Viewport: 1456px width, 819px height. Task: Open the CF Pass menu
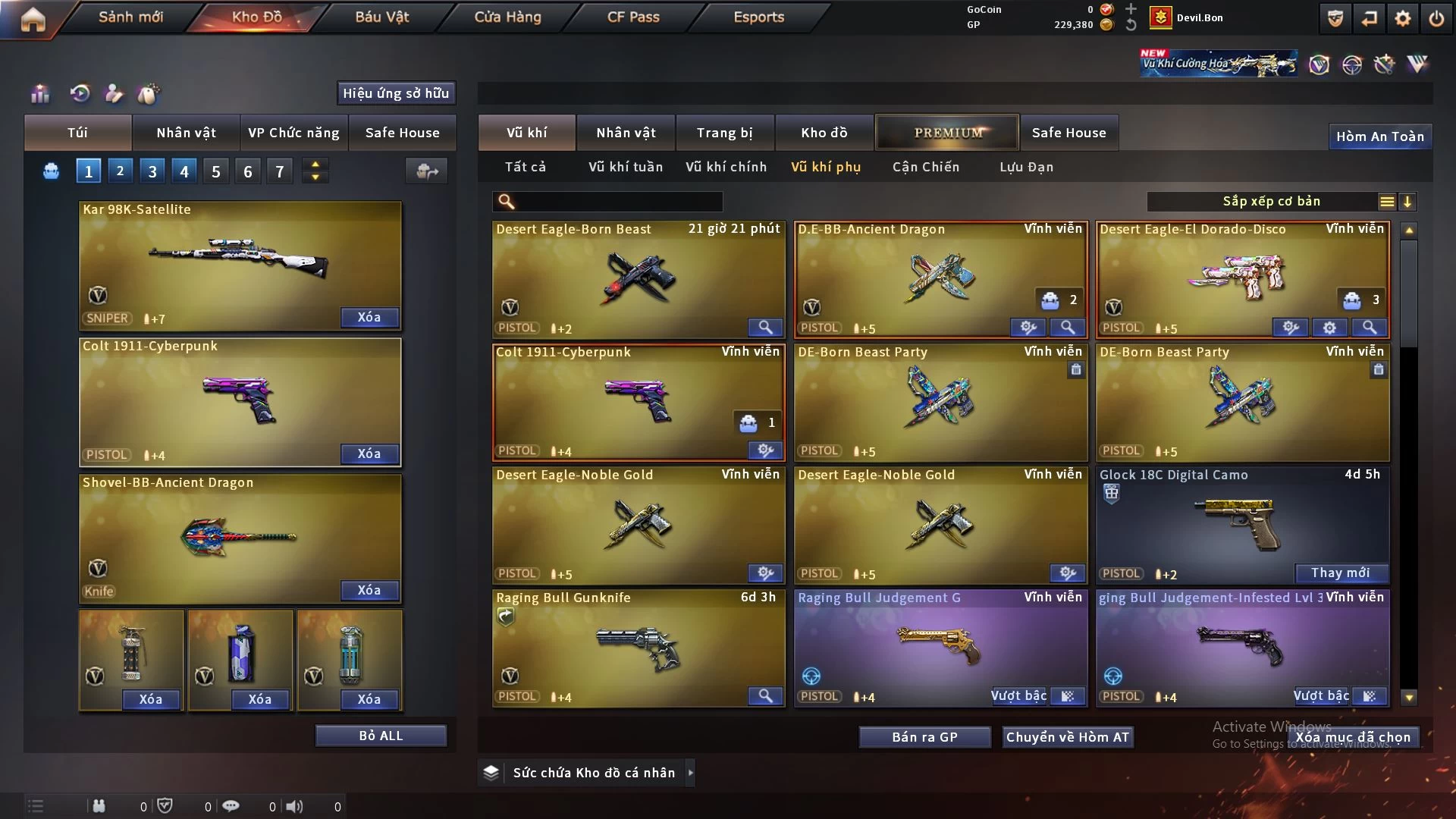click(x=633, y=17)
